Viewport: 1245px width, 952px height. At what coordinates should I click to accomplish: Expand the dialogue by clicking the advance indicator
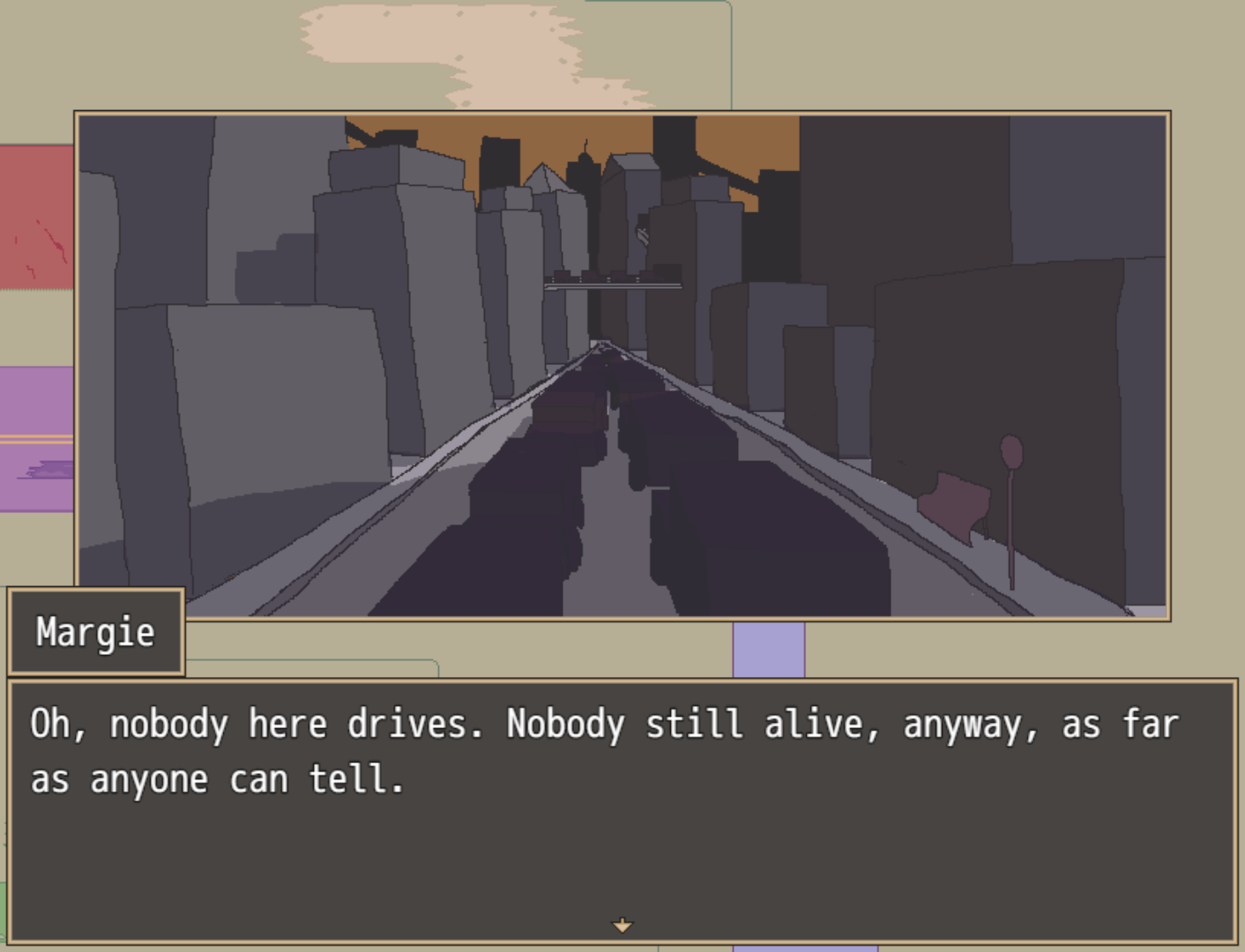click(x=622, y=925)
